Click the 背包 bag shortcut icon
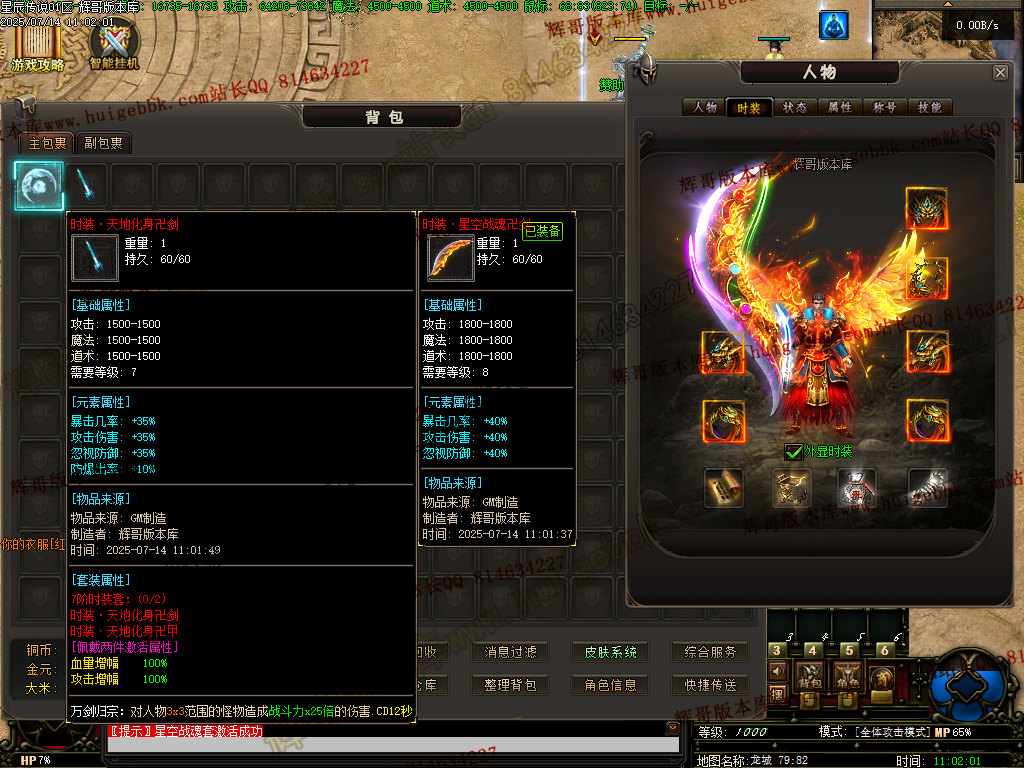This screenshot has width=1024, height=768. [809, 678]
